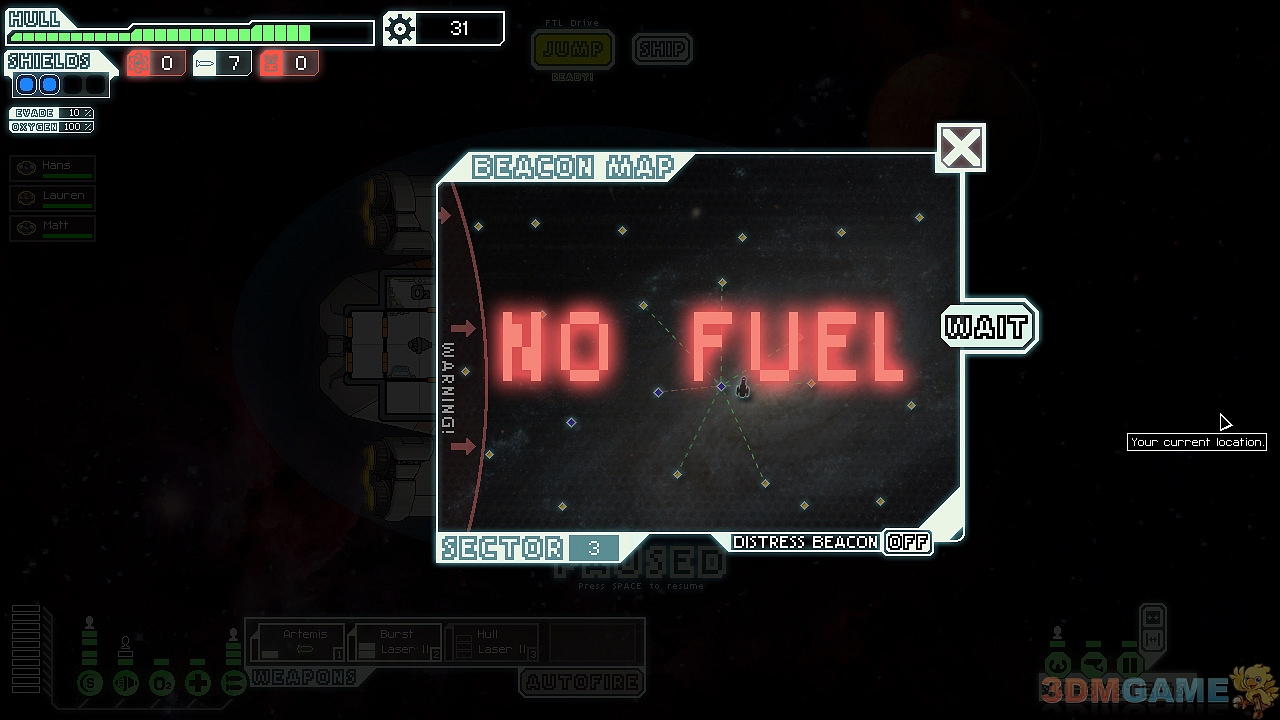
Task: Close all doors with the top door button
Action: coord(1152,617)
